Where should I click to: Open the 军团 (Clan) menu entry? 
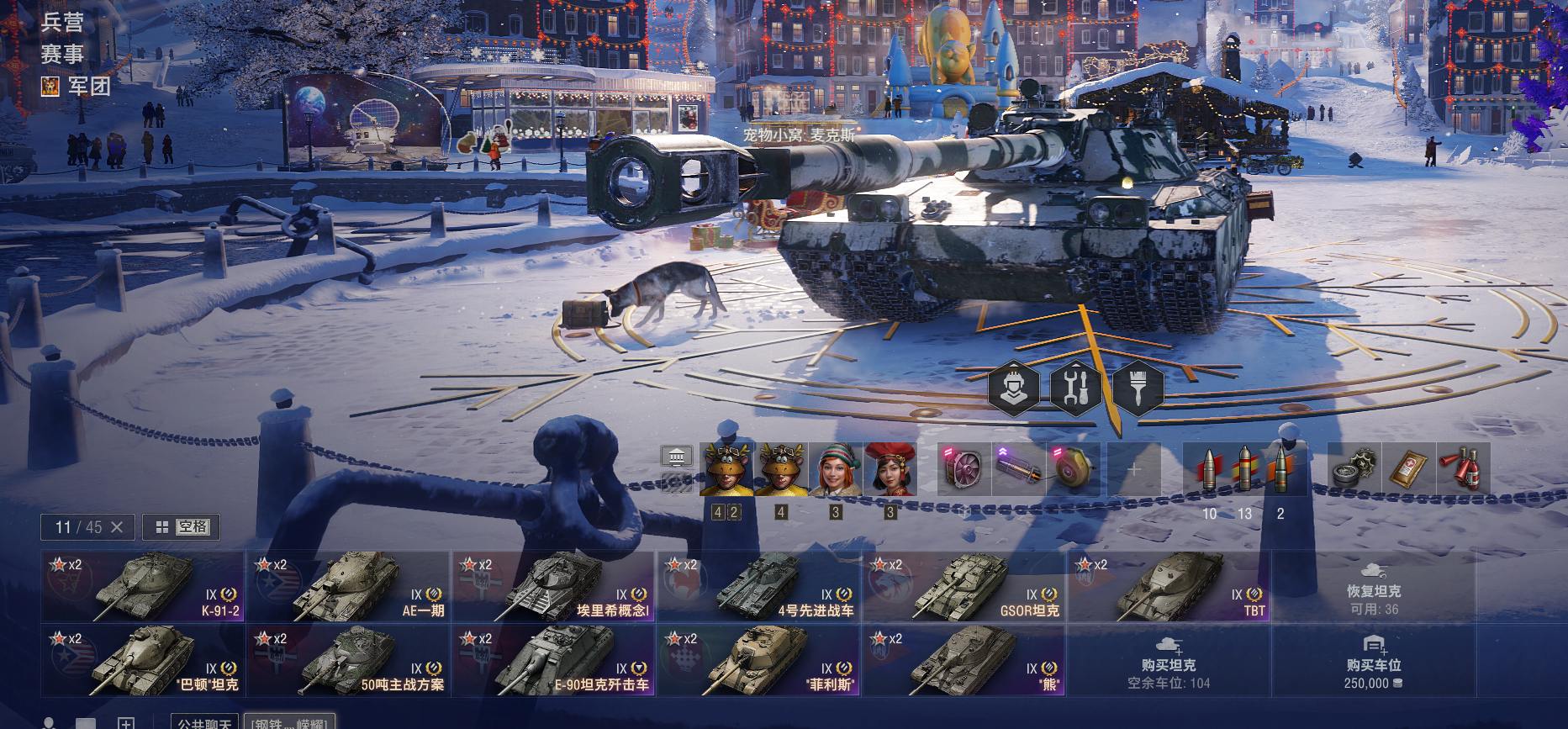click(88, 86)
